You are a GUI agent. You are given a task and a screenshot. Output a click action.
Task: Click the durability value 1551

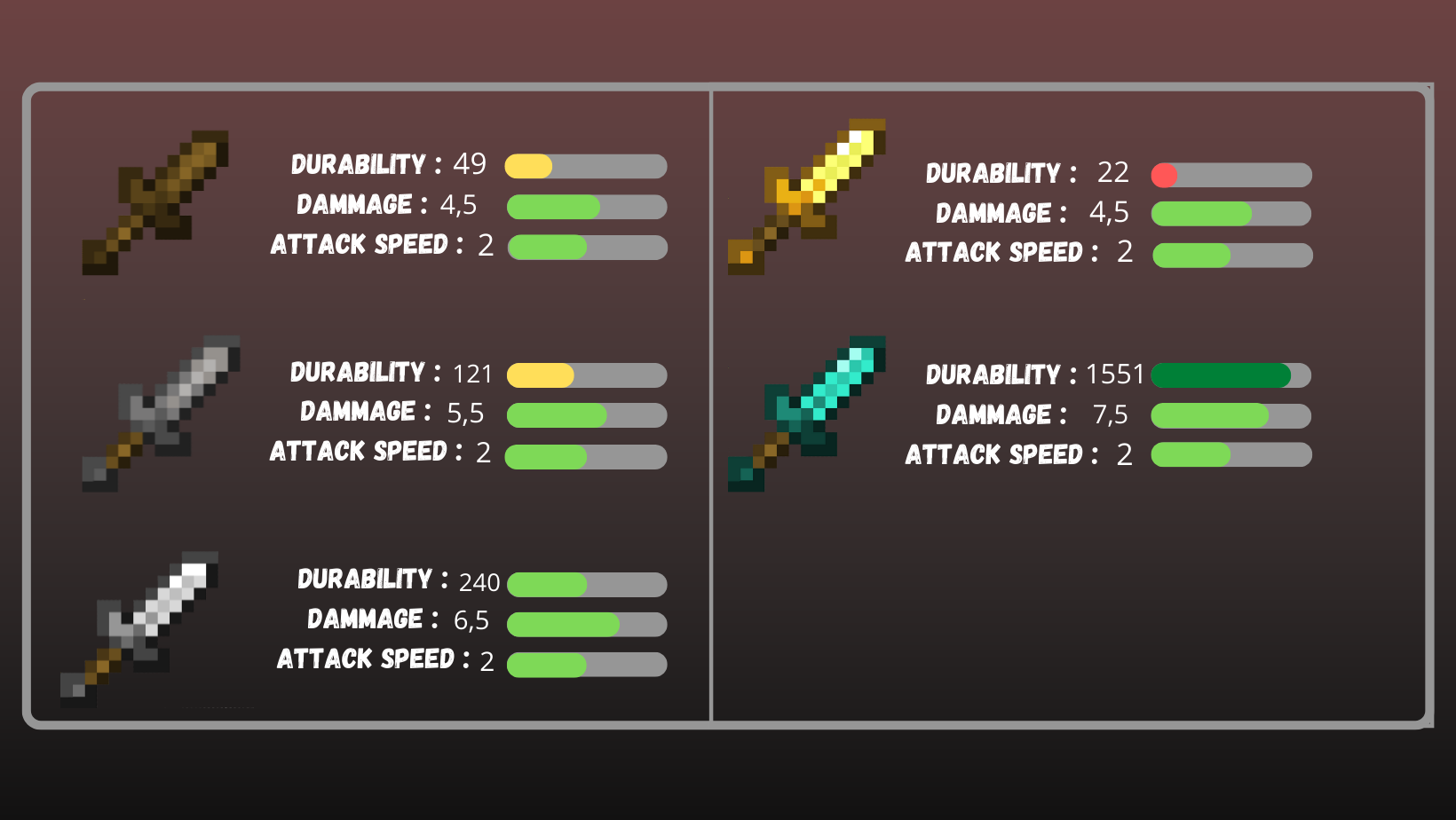point(1115,375)
